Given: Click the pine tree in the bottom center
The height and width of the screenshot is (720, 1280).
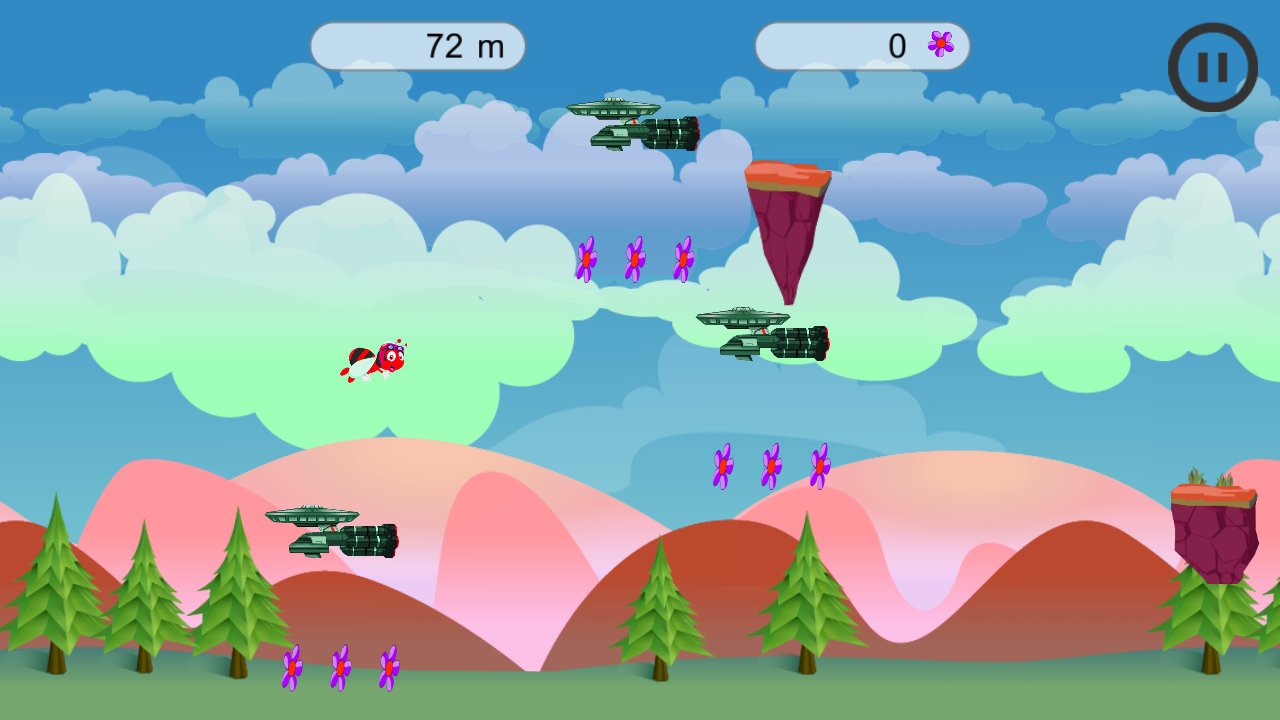Looking at the screenshot, I should pos(660,615).
